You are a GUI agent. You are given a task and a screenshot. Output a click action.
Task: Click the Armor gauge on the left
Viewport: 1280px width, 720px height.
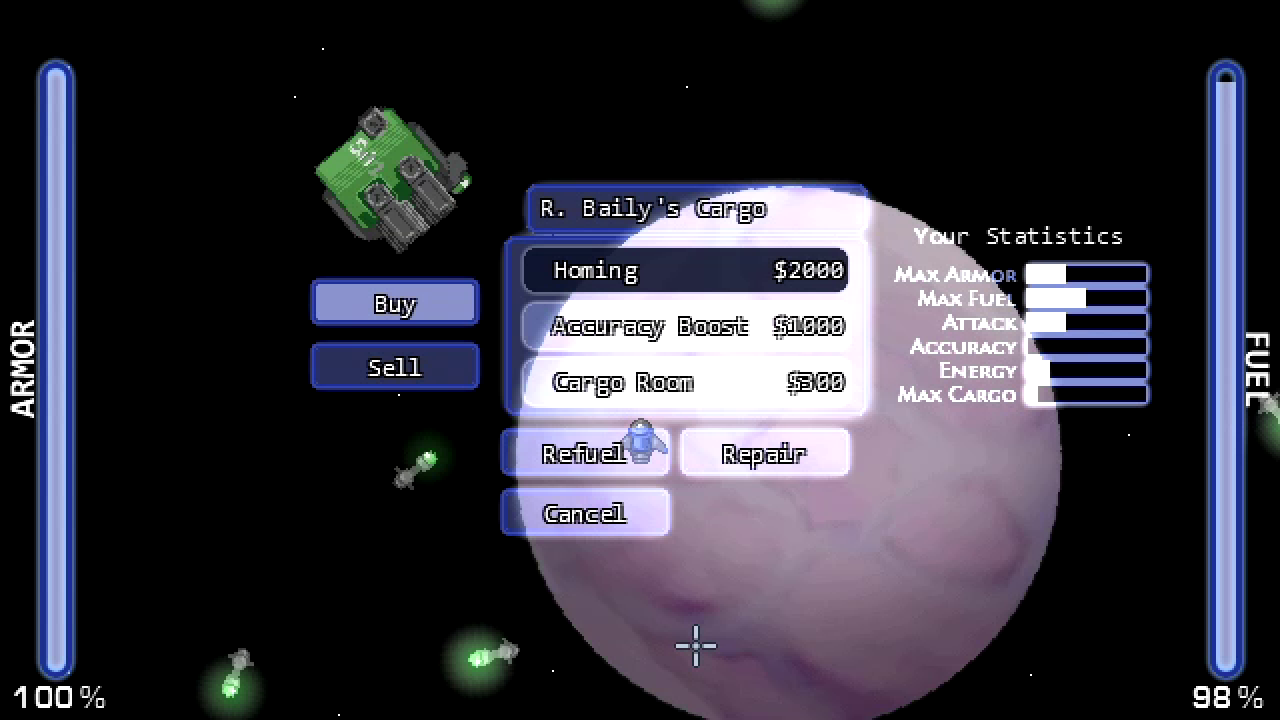[57, 370]
